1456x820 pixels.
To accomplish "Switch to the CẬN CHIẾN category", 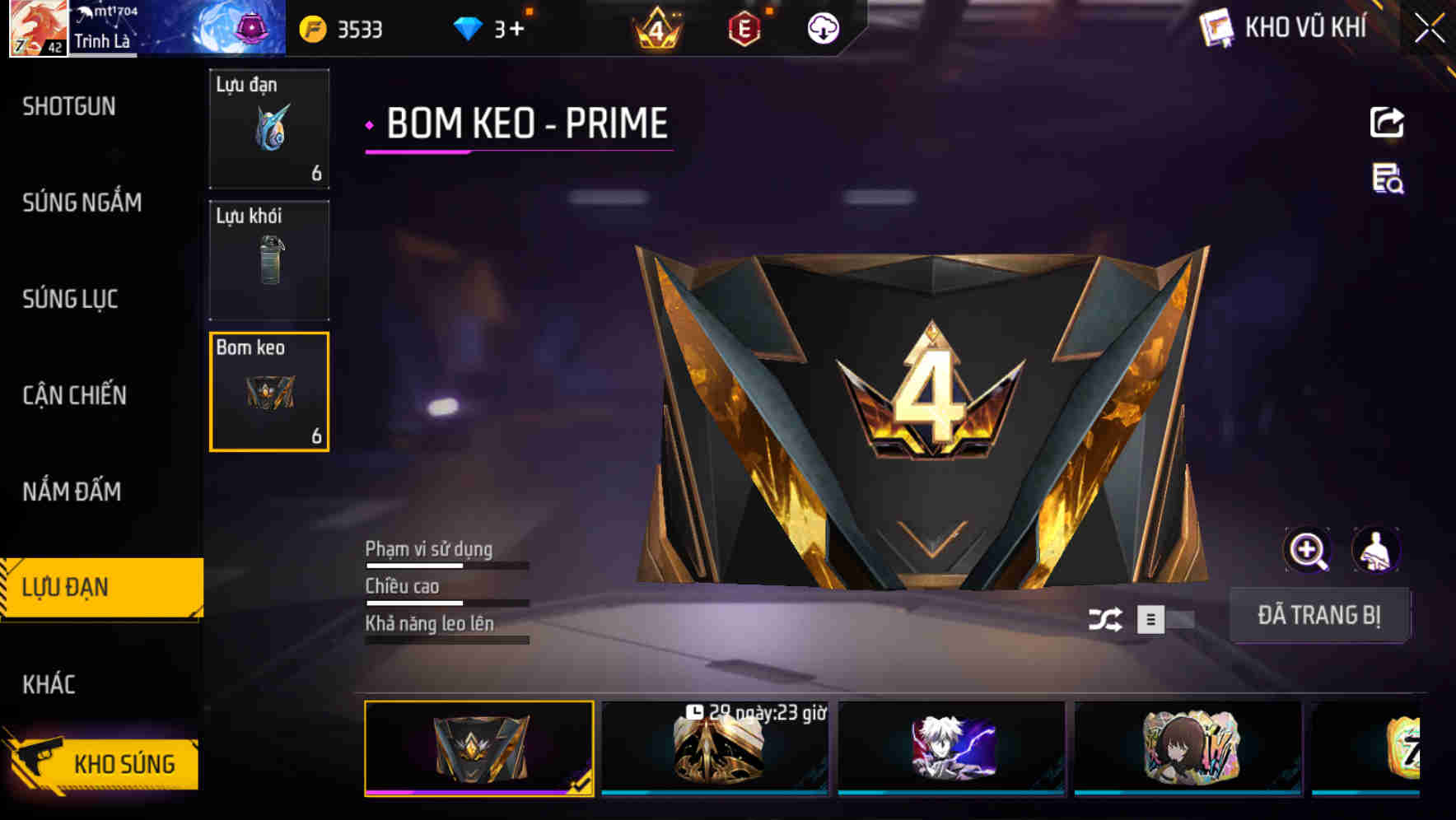I will pyautogui.click(x=74, y=395).
